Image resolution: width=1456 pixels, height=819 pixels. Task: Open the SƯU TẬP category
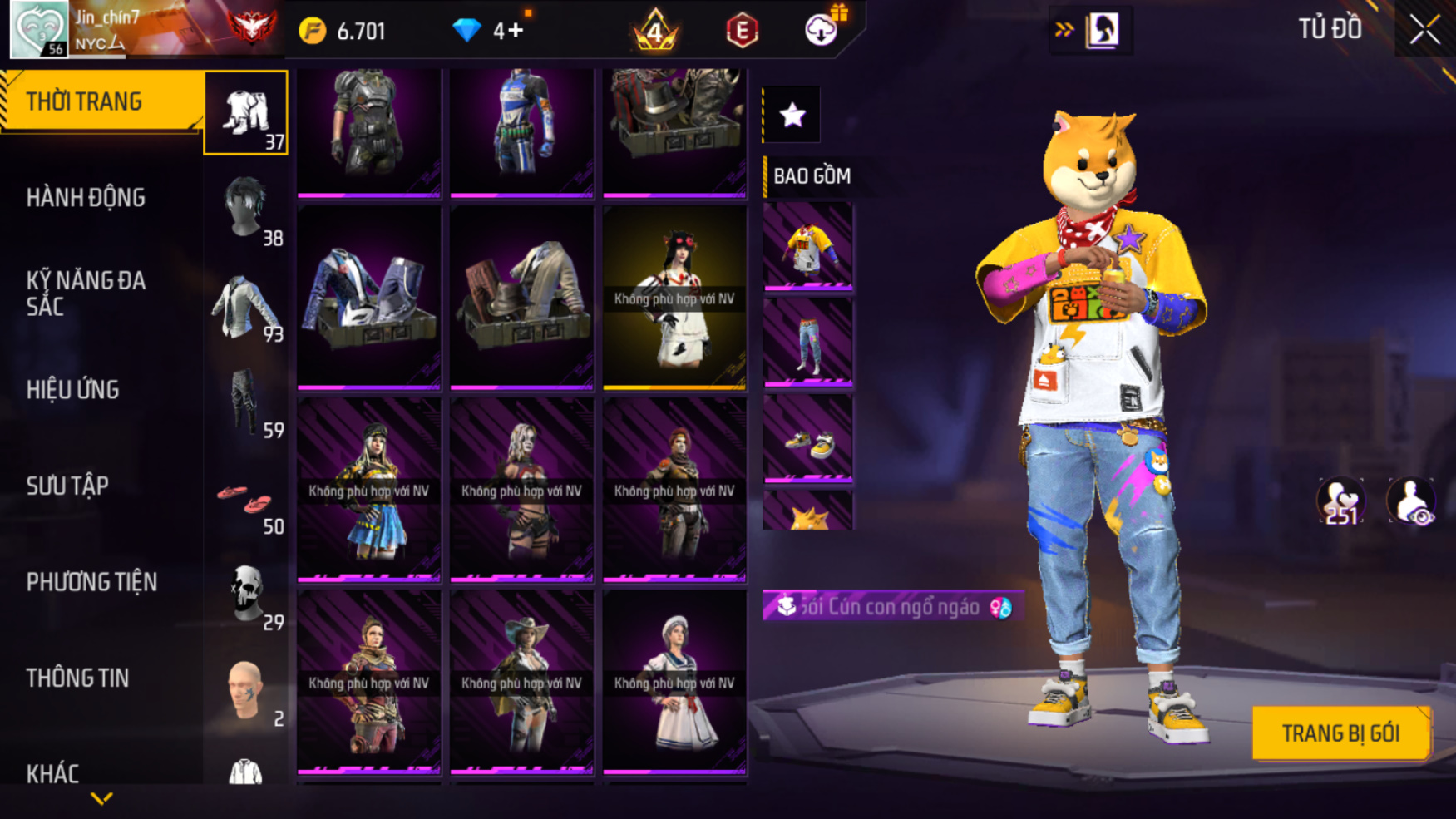(x=67, y=486)
